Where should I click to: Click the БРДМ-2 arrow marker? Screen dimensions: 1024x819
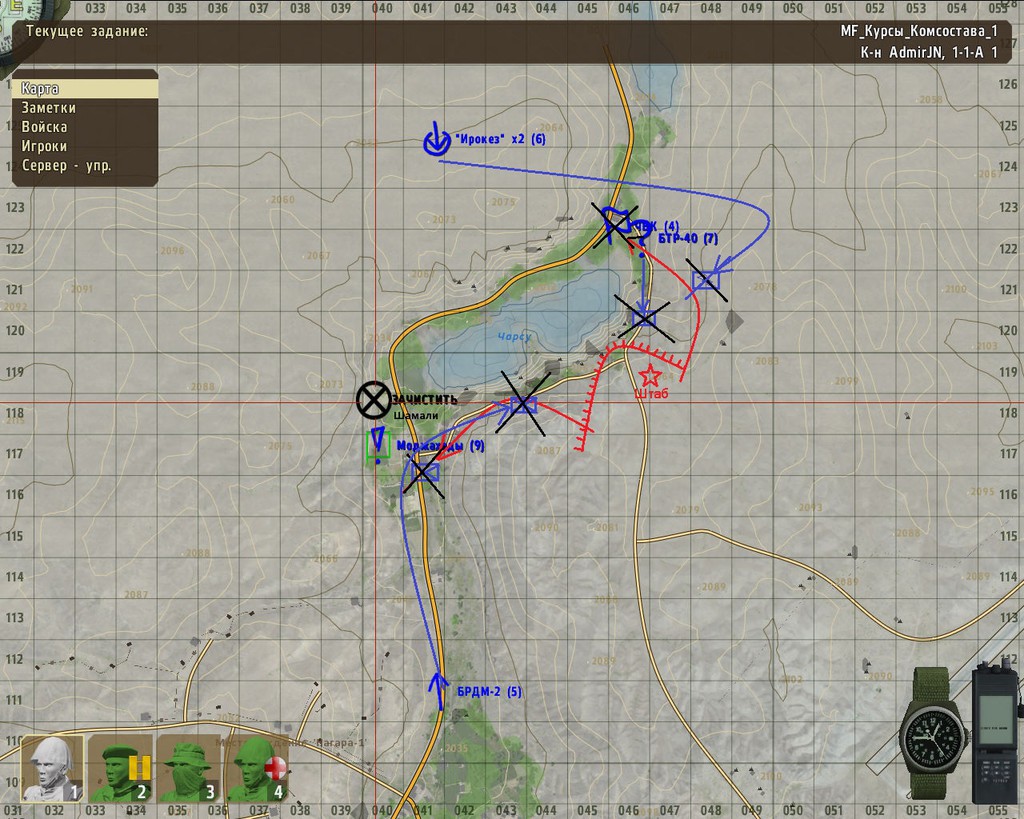pos(439,688)
